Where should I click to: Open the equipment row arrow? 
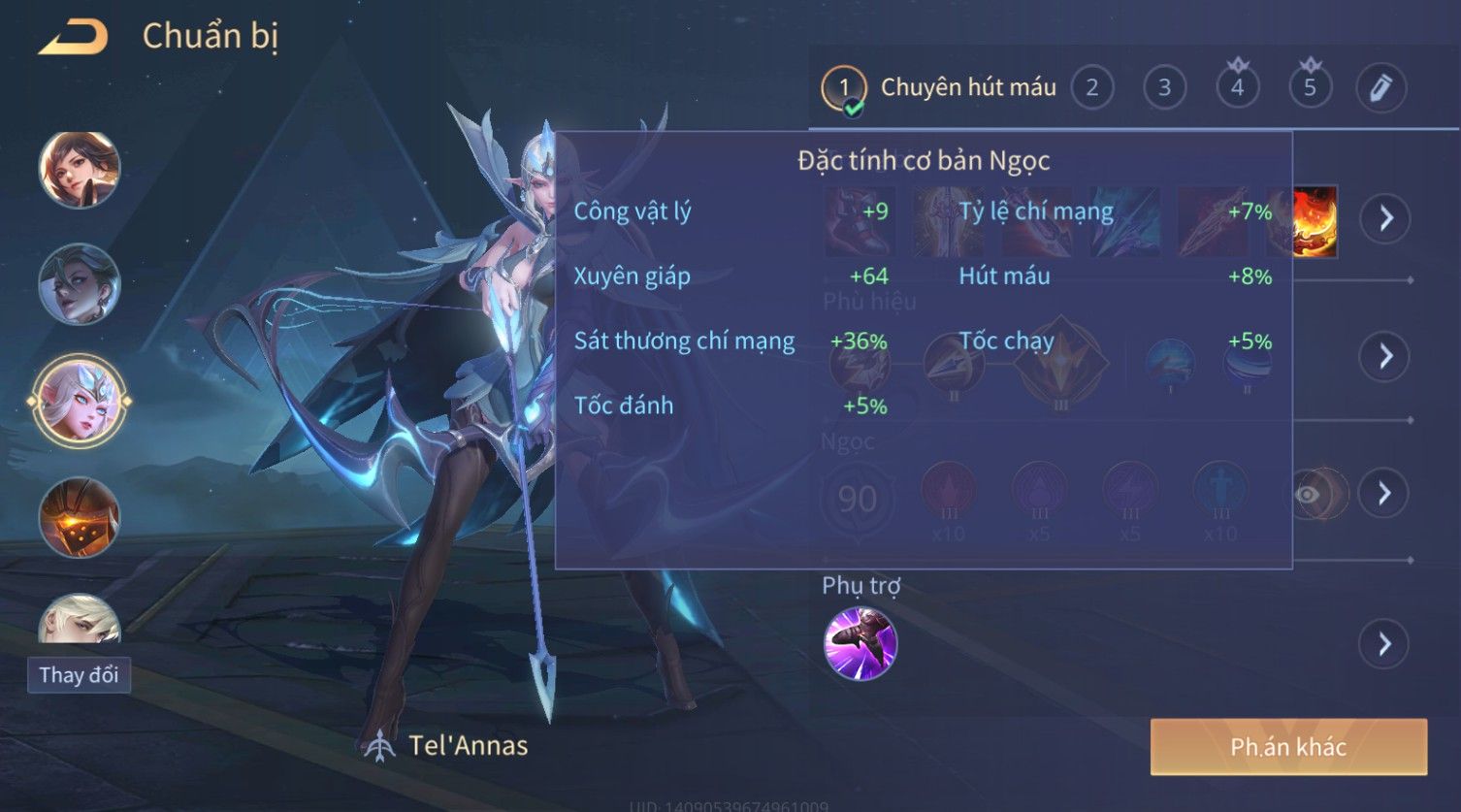point(1385,218)
